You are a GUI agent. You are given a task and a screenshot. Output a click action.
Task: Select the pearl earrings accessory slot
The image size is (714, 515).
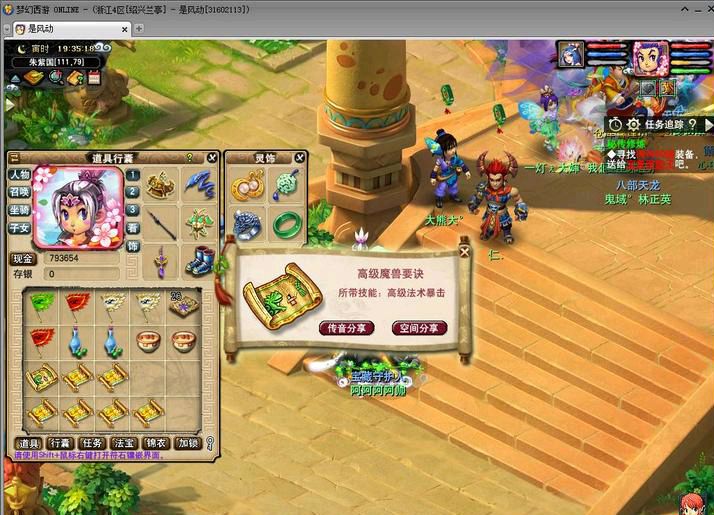pyautogui.click(x=247, y=184)
